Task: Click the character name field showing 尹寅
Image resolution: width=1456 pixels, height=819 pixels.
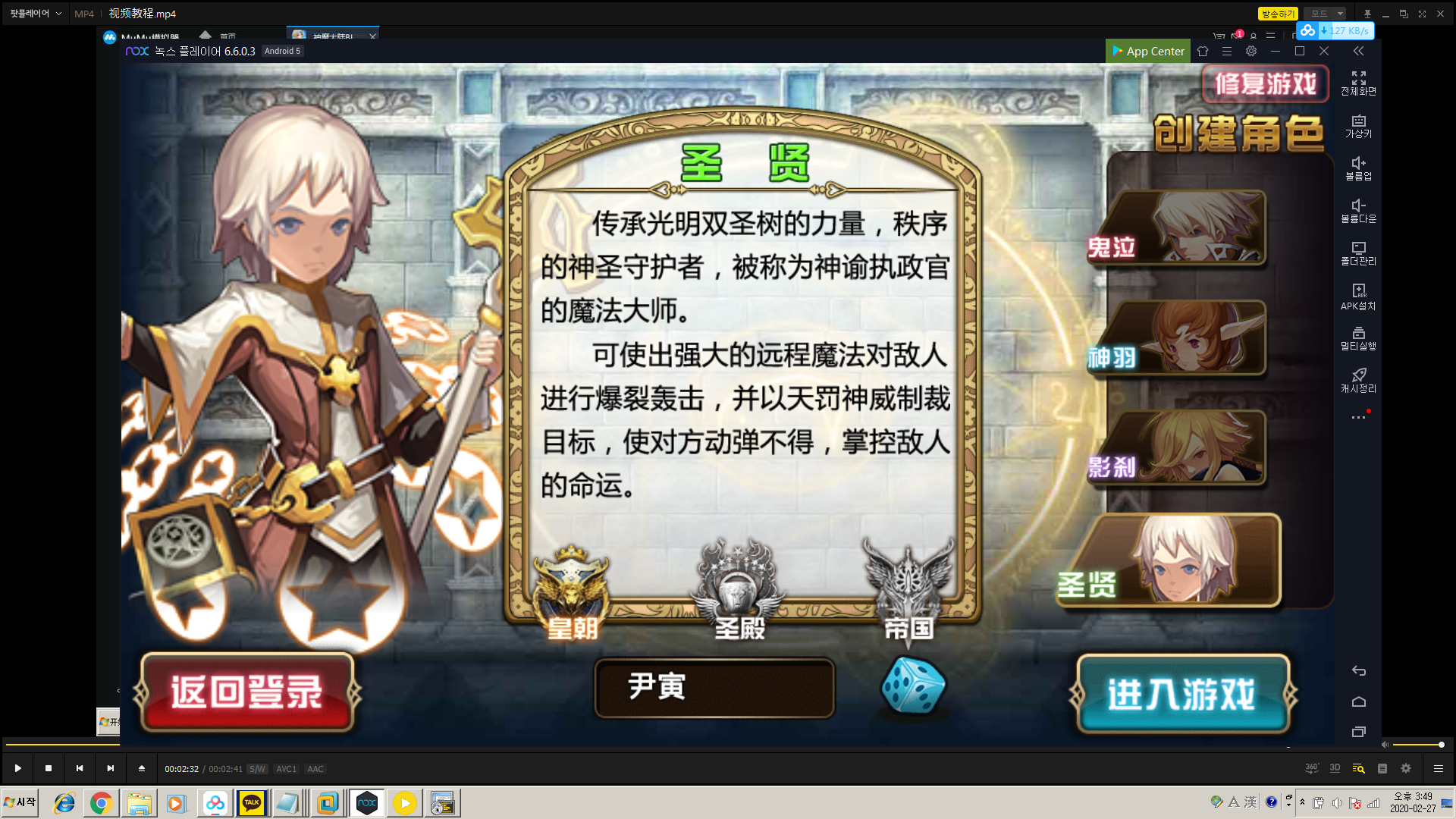Action: point(714,689)
